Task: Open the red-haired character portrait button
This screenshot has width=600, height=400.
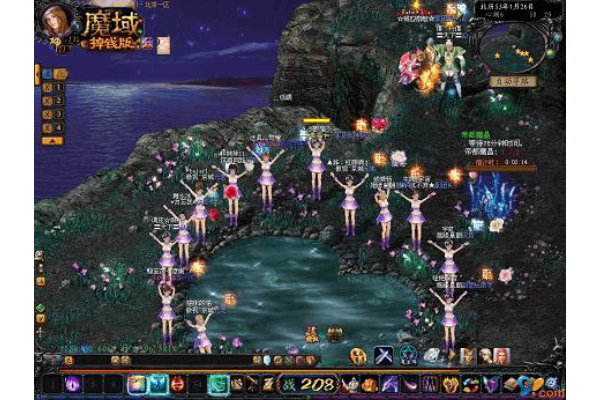Action: coord(501,355)
